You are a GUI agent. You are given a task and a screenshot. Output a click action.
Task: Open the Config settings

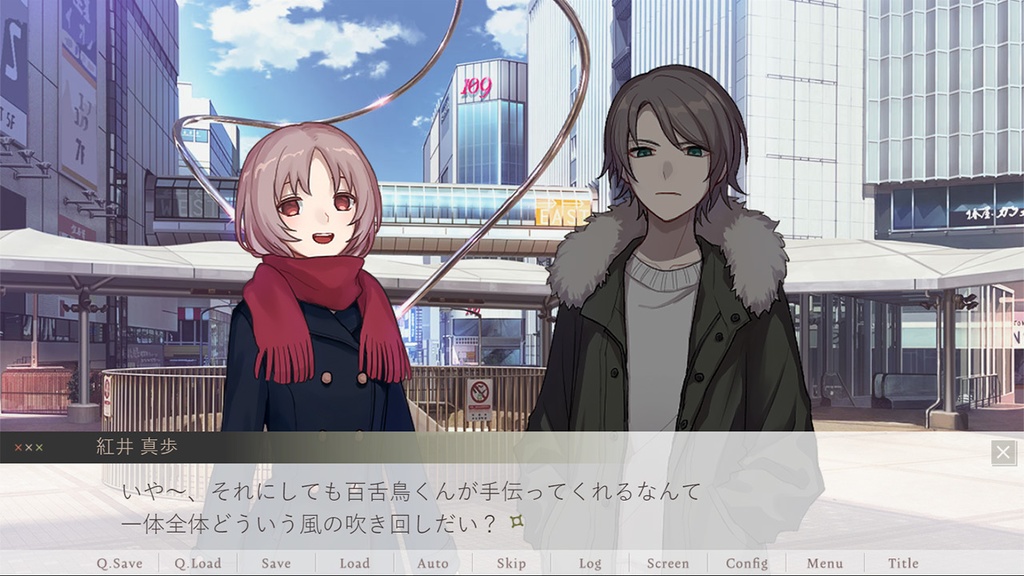746,563
